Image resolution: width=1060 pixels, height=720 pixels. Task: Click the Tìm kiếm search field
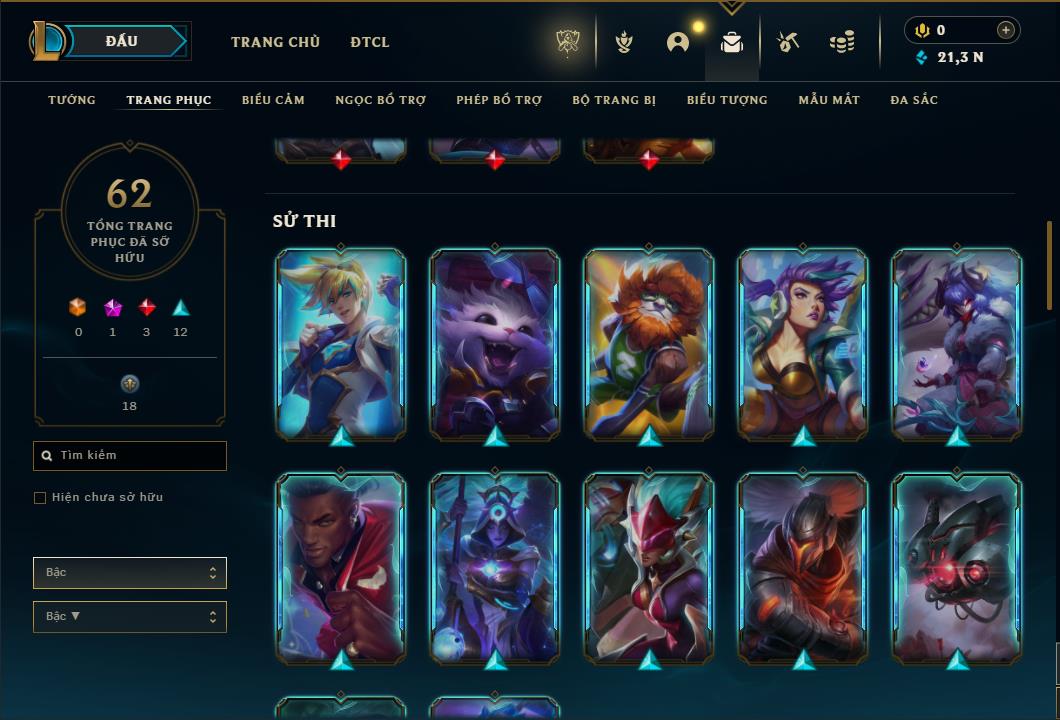click(x=130, y=456)
